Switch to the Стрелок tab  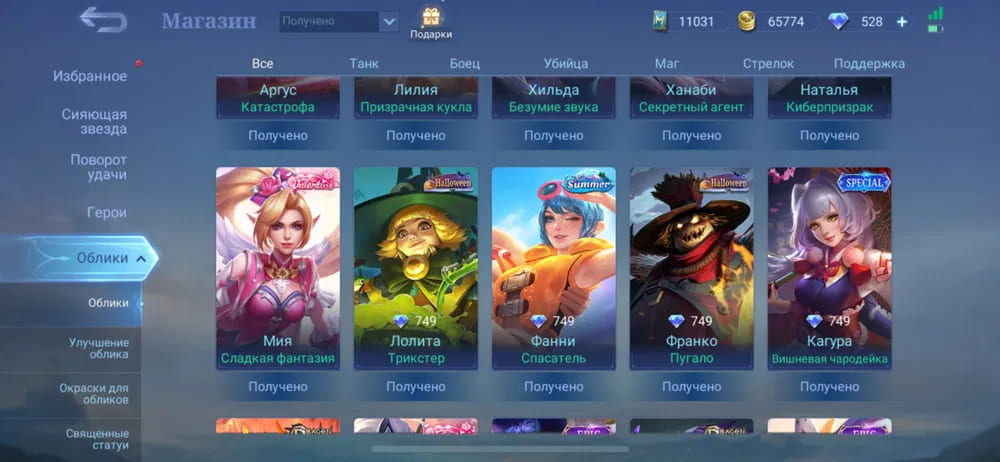(x=768, y=63)
